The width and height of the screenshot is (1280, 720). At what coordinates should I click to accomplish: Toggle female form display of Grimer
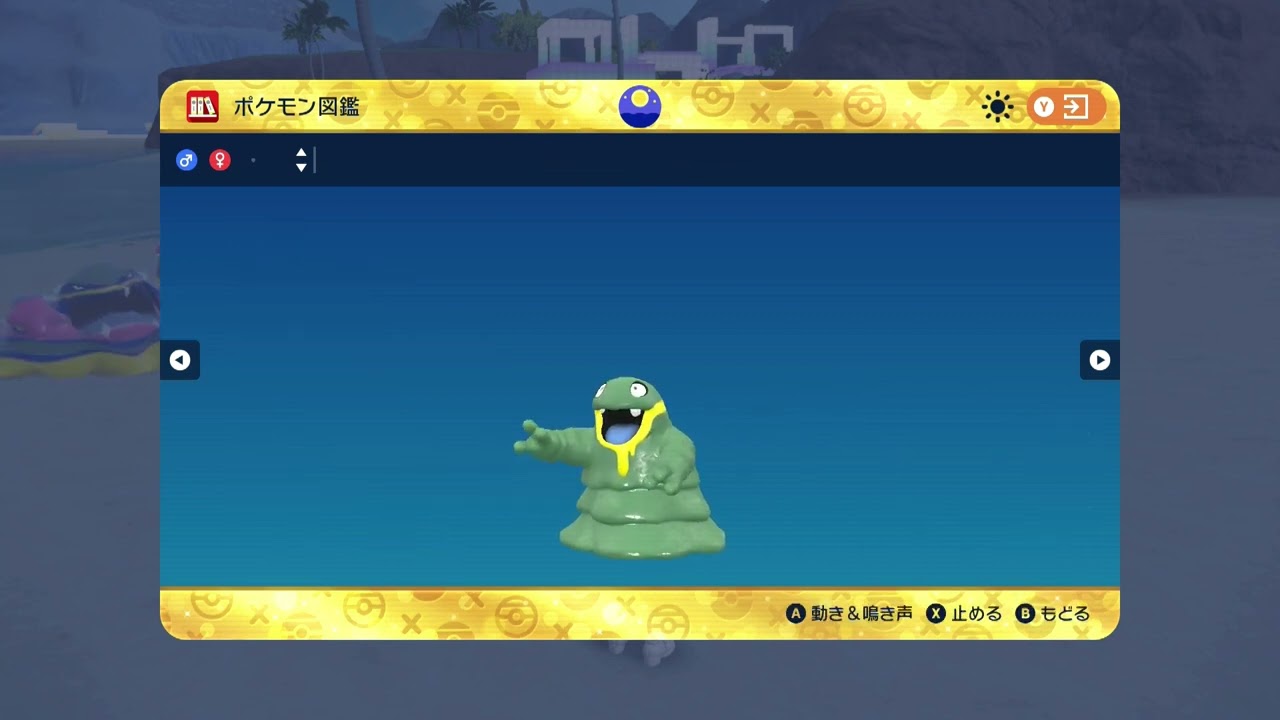(x=219, y=160)
